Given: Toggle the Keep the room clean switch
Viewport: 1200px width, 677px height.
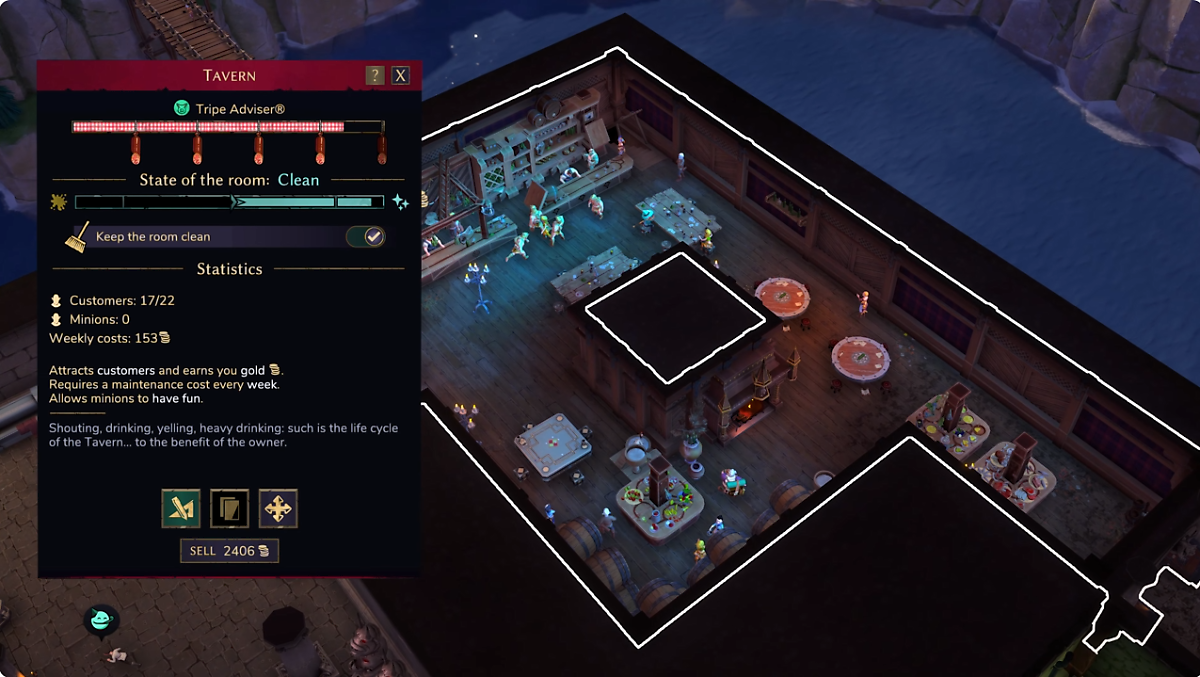Looking at the screenshot, I should (365, 237).
